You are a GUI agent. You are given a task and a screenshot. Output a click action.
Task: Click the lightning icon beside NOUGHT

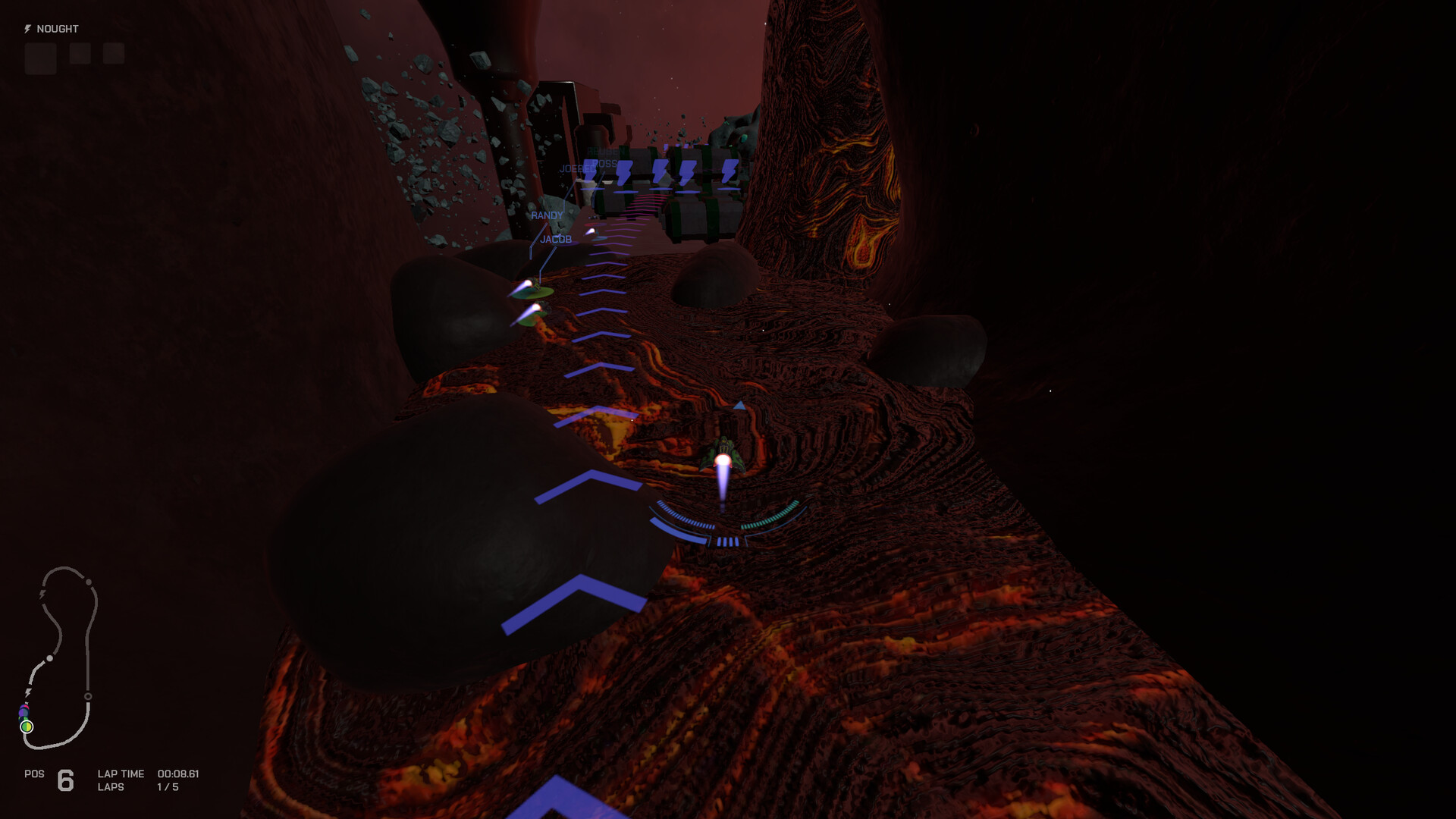click(x=28, y=29)
